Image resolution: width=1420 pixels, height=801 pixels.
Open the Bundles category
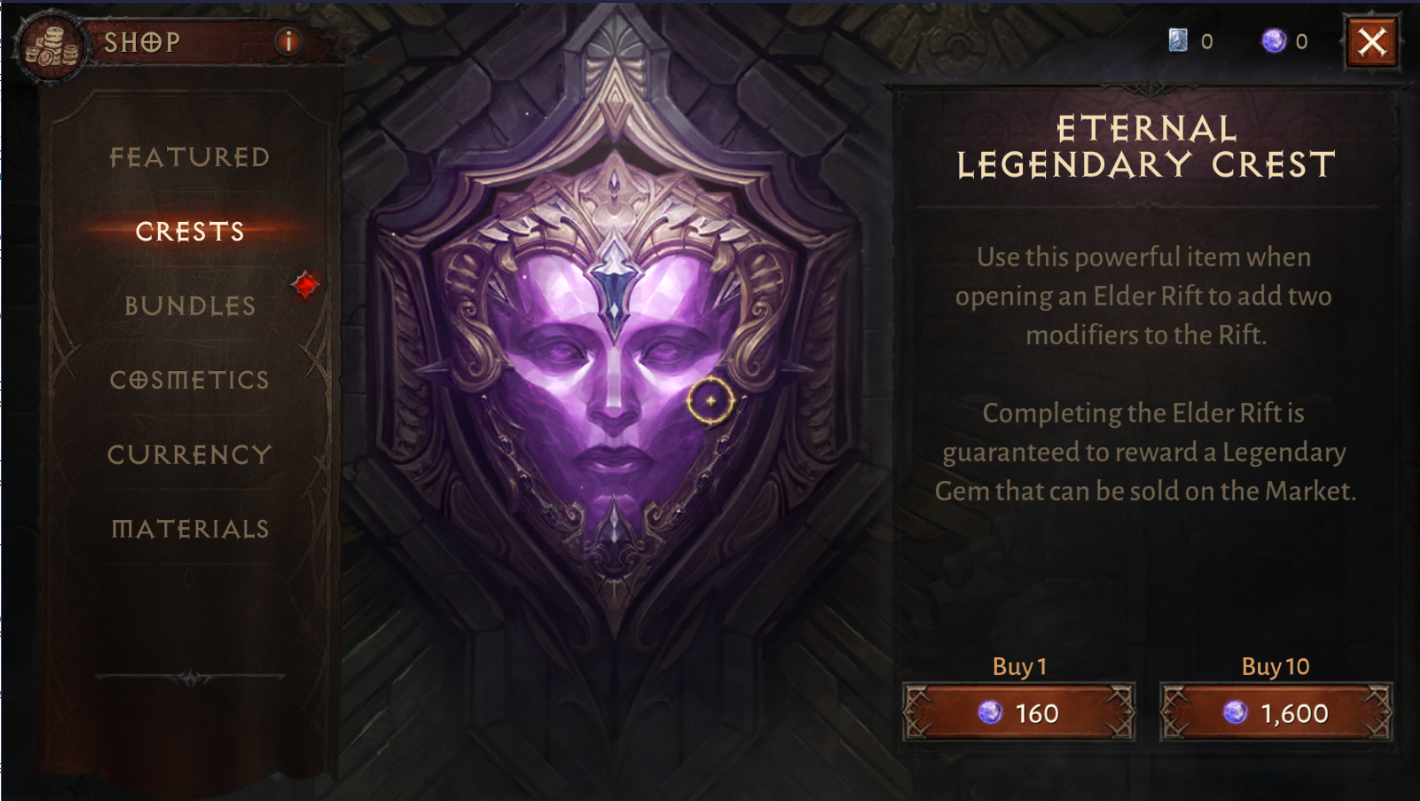click(x=190, y=306)
